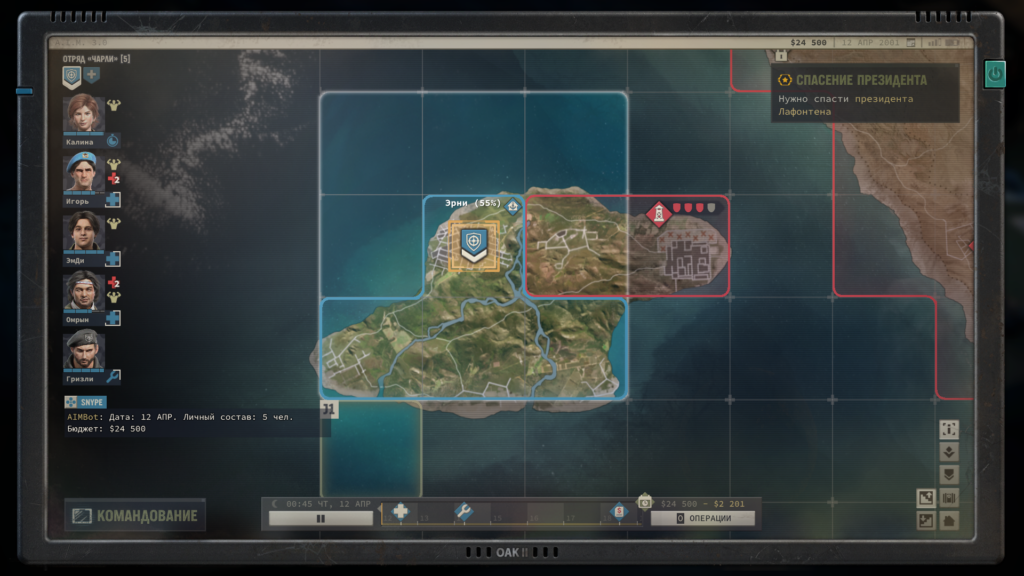Viewport: 1024px width, 576px height.
Task: Click the squad shield icon under Отряд «Чарли»
Action: 72,75
